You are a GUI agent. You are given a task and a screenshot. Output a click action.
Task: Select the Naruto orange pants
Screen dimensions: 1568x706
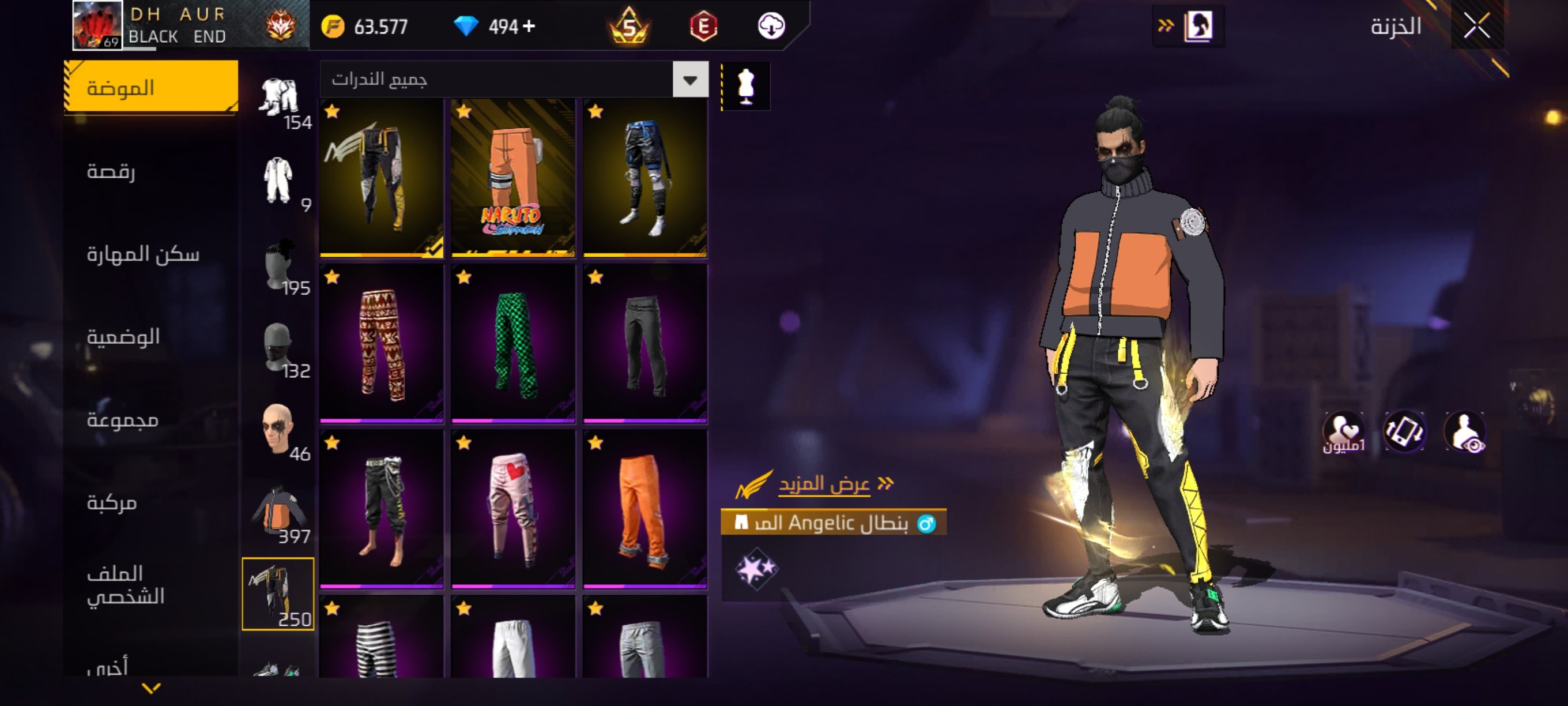point(513,178)
